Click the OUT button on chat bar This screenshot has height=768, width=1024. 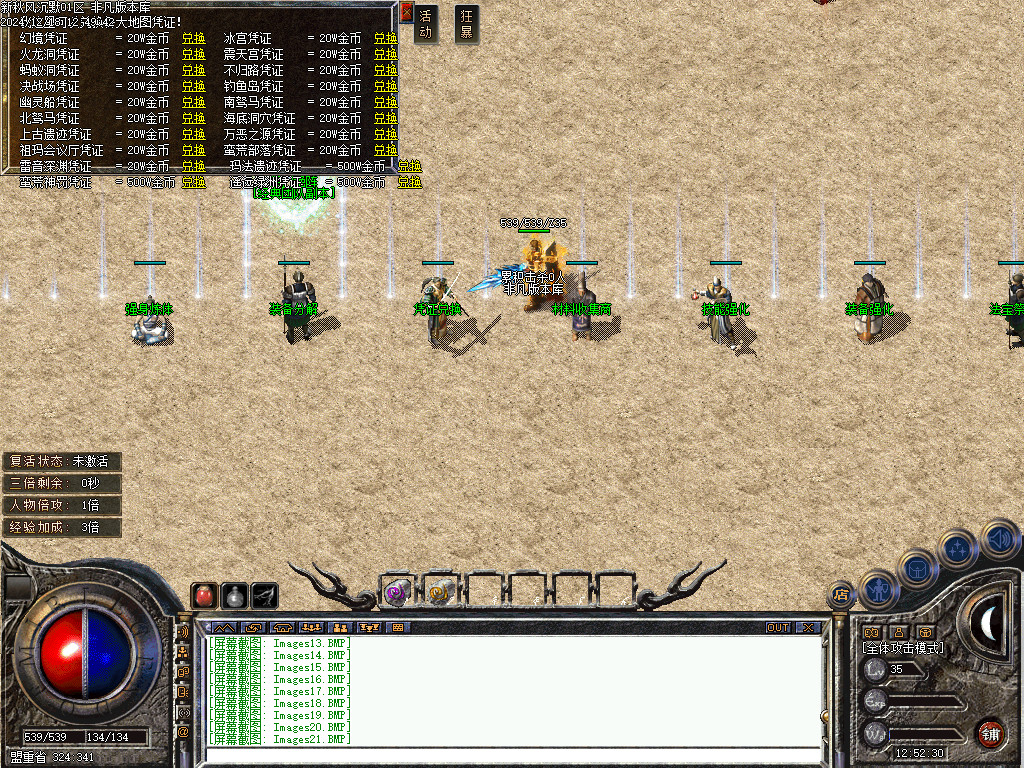(x=778, y=628)
